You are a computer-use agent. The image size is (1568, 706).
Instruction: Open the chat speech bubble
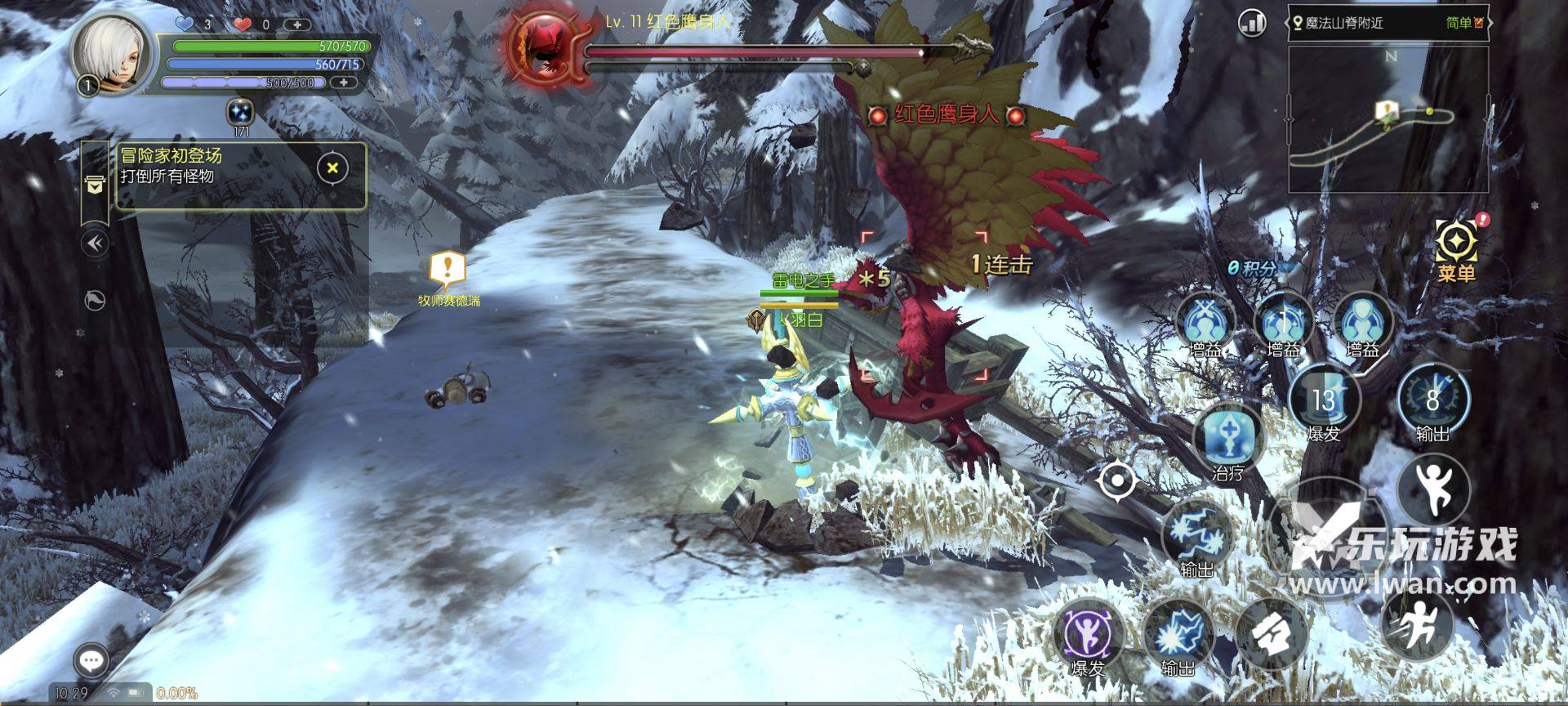point(91,660)
